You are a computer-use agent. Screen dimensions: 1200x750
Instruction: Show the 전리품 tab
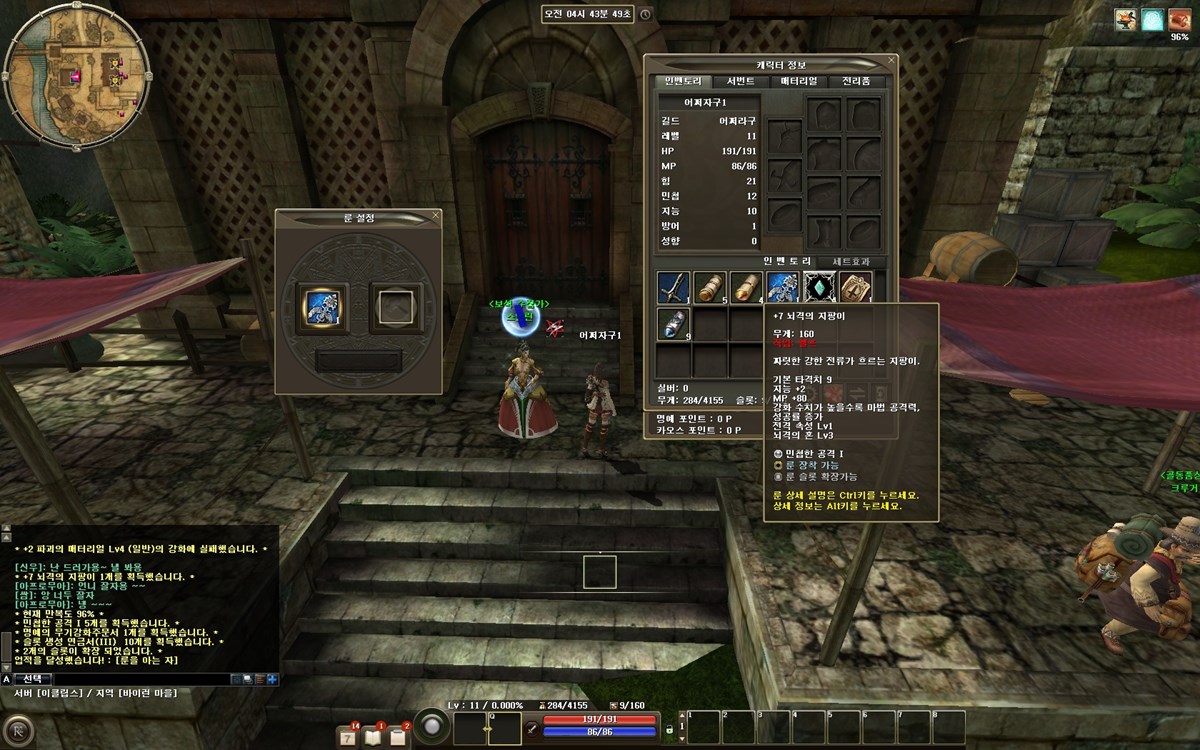[856, 81]
